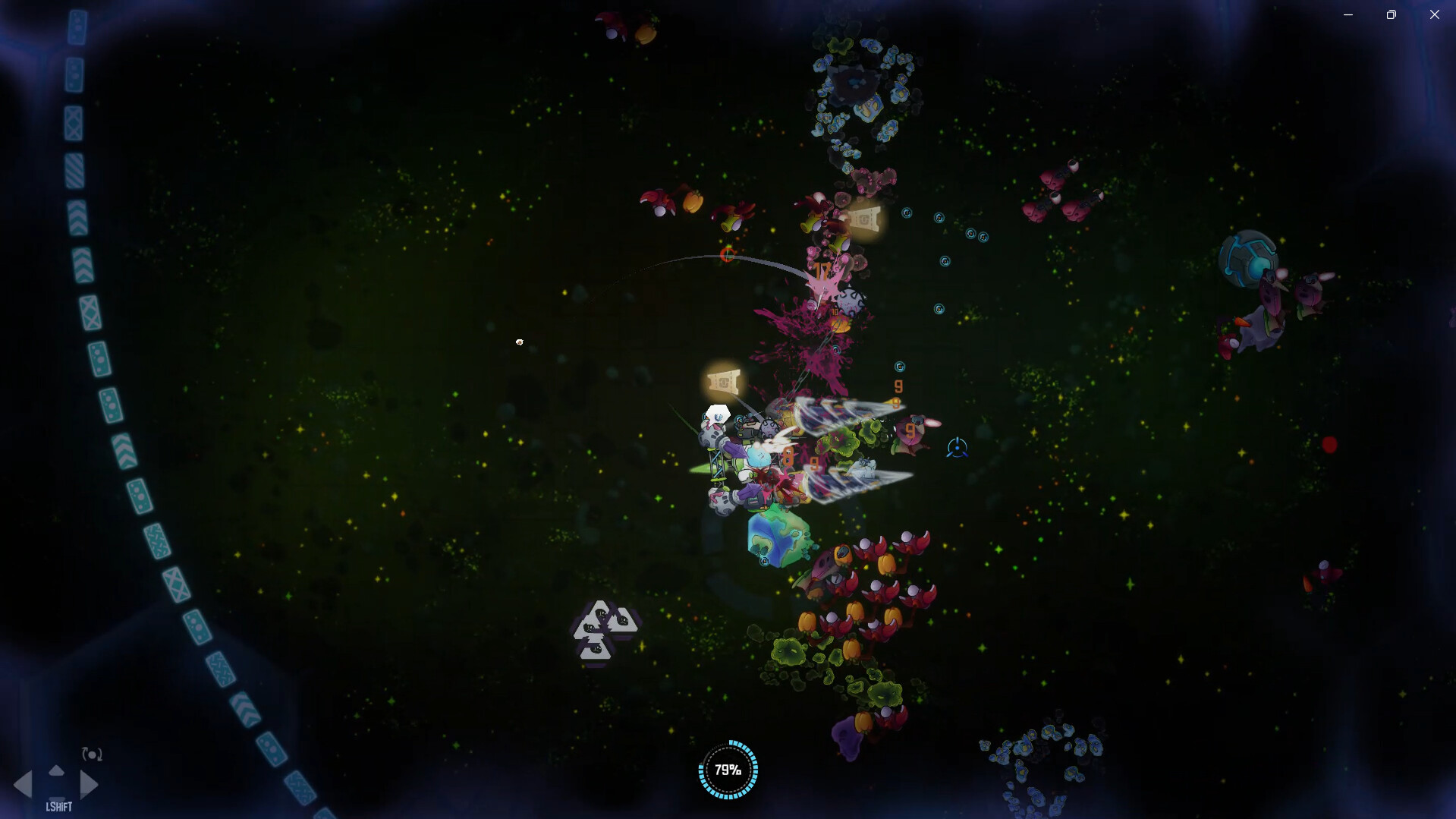This screenshot has width=1456, height=819.
Task: Click the rotation indicator icon above the arrows
Action: (x=91, y=754)
